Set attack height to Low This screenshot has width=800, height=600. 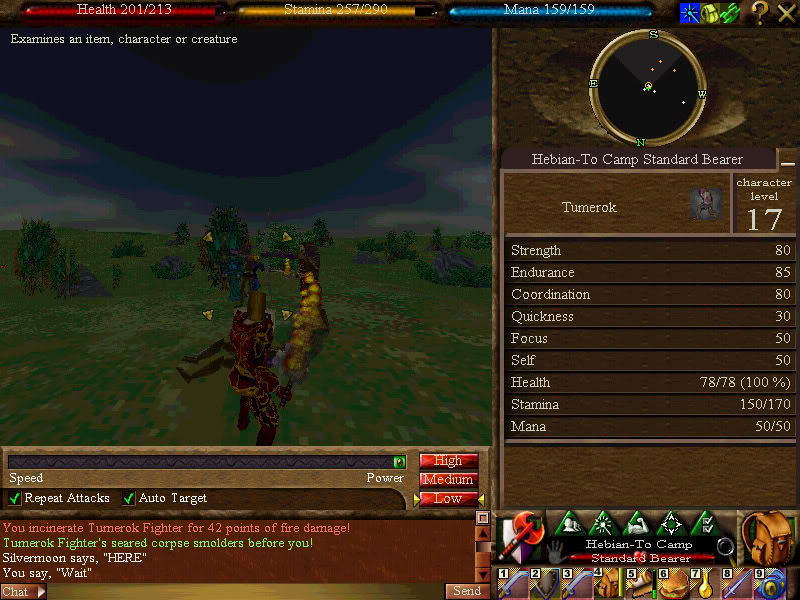click(x=448, y=498)
